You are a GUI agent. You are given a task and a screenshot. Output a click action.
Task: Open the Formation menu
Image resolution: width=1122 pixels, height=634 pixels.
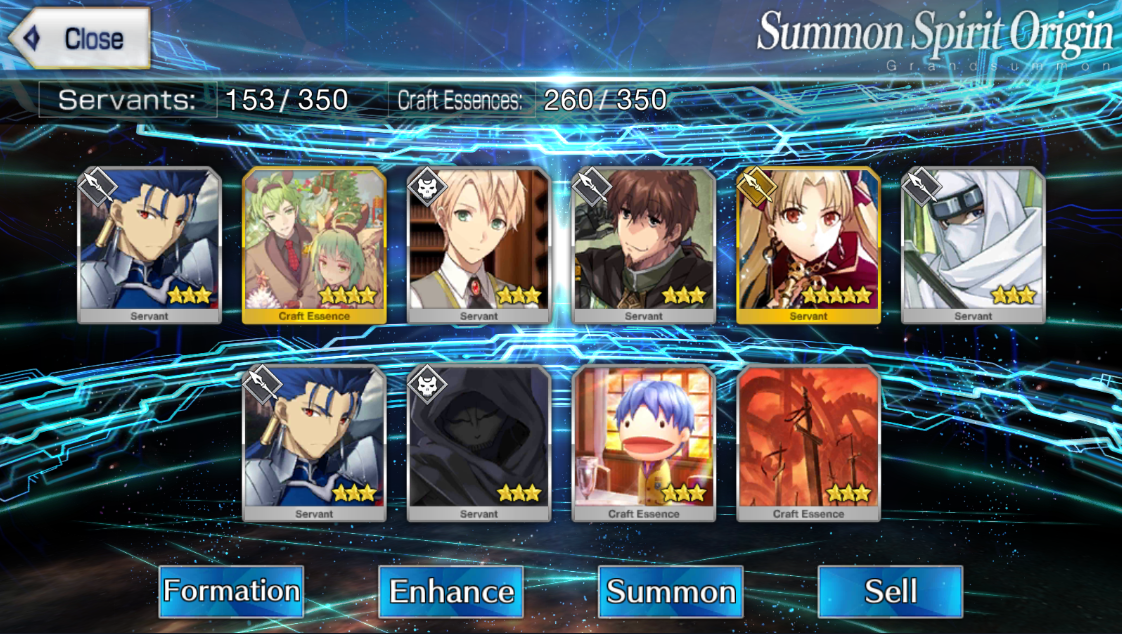point(231,591)
